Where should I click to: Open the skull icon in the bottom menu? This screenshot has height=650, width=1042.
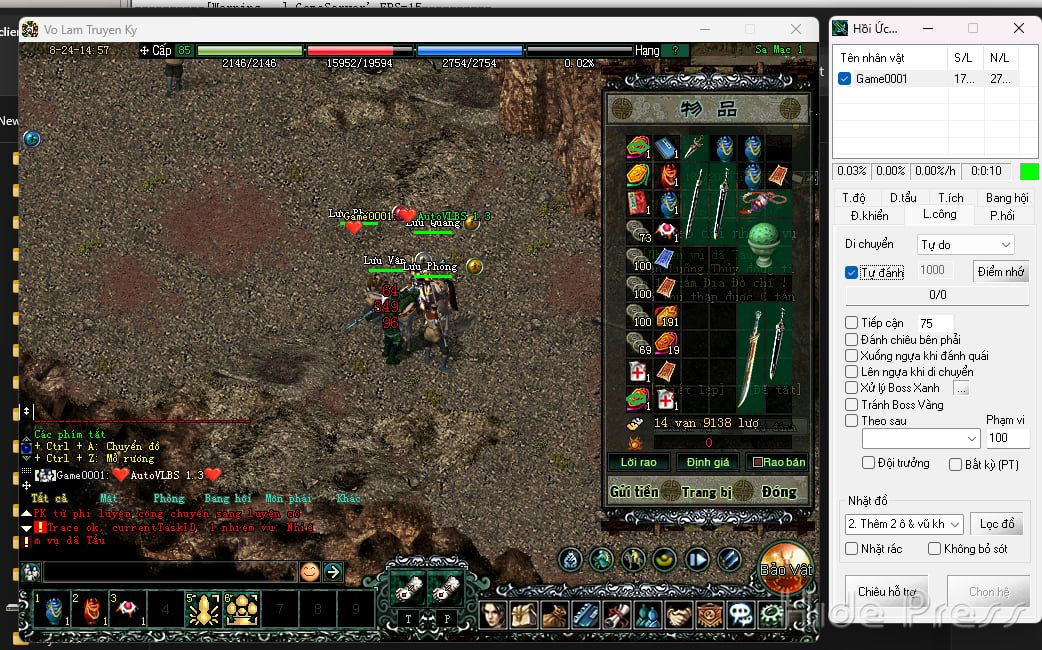[740, 614]
